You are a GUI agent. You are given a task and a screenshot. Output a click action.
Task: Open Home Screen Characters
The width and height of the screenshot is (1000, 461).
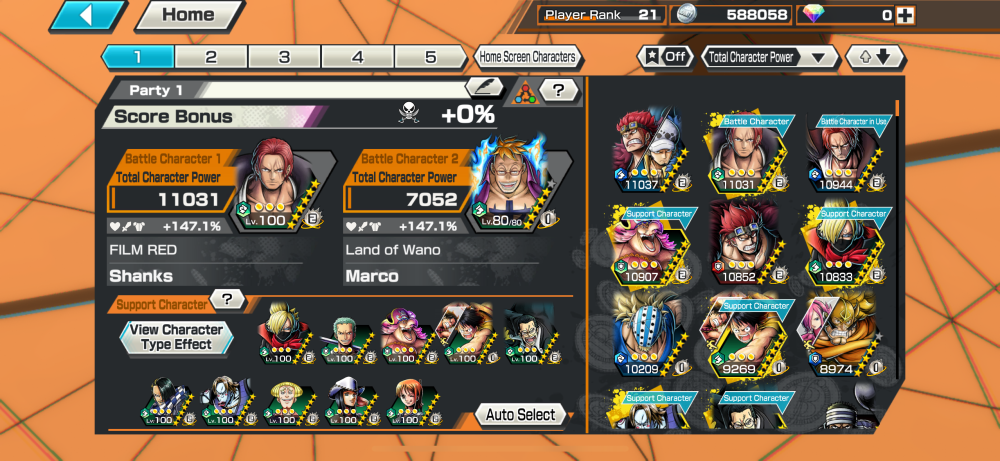pyautogui.click(x=527, y=57)
